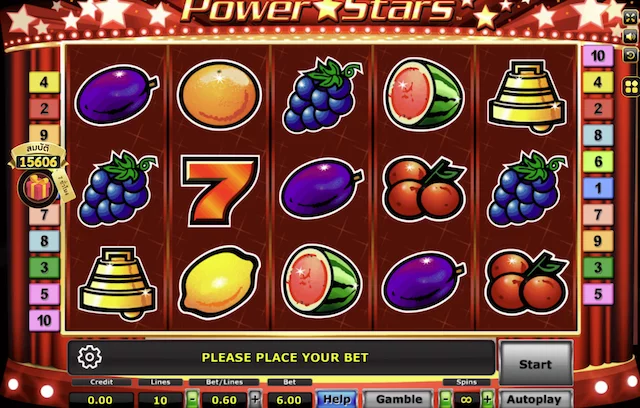Mute the game sound
Image resolution: width=640 pixels, height=408 pixels.
pyautogui.click(x=630, y=37)
